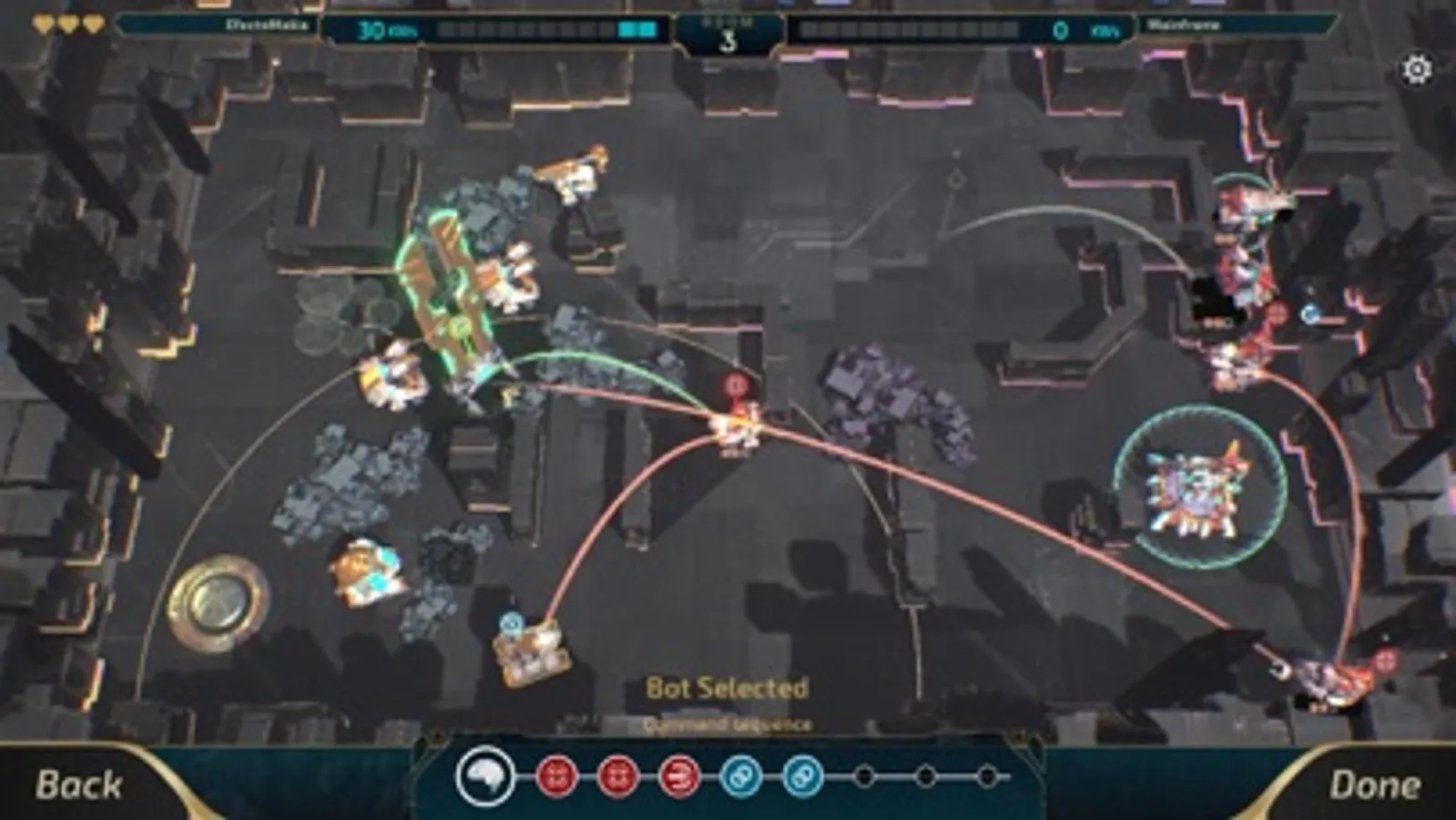Viewport: 1456px width, 820px height.
Task: Open the settings gear
Action: point(1417,67)
